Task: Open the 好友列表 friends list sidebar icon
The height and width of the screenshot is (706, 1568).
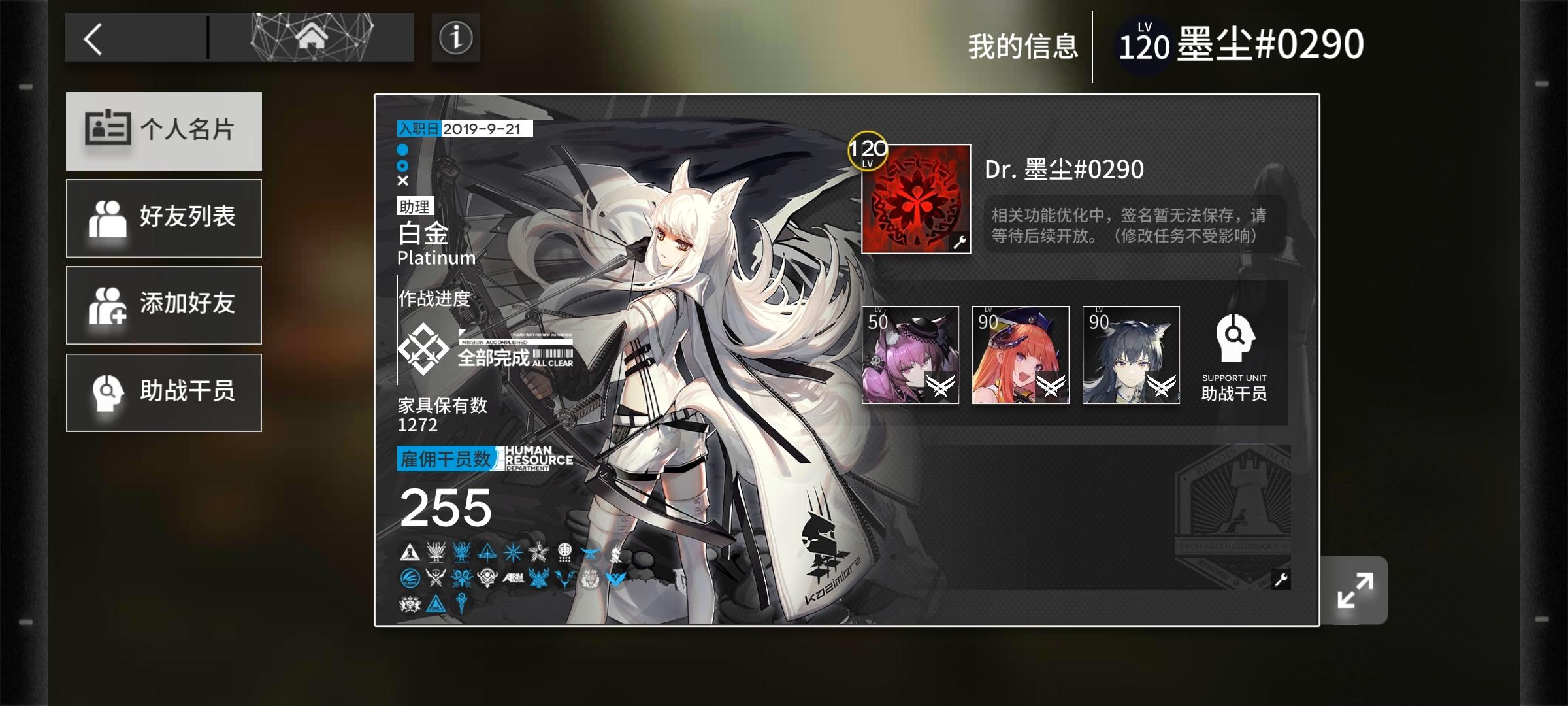Action: tap(108, 218)
